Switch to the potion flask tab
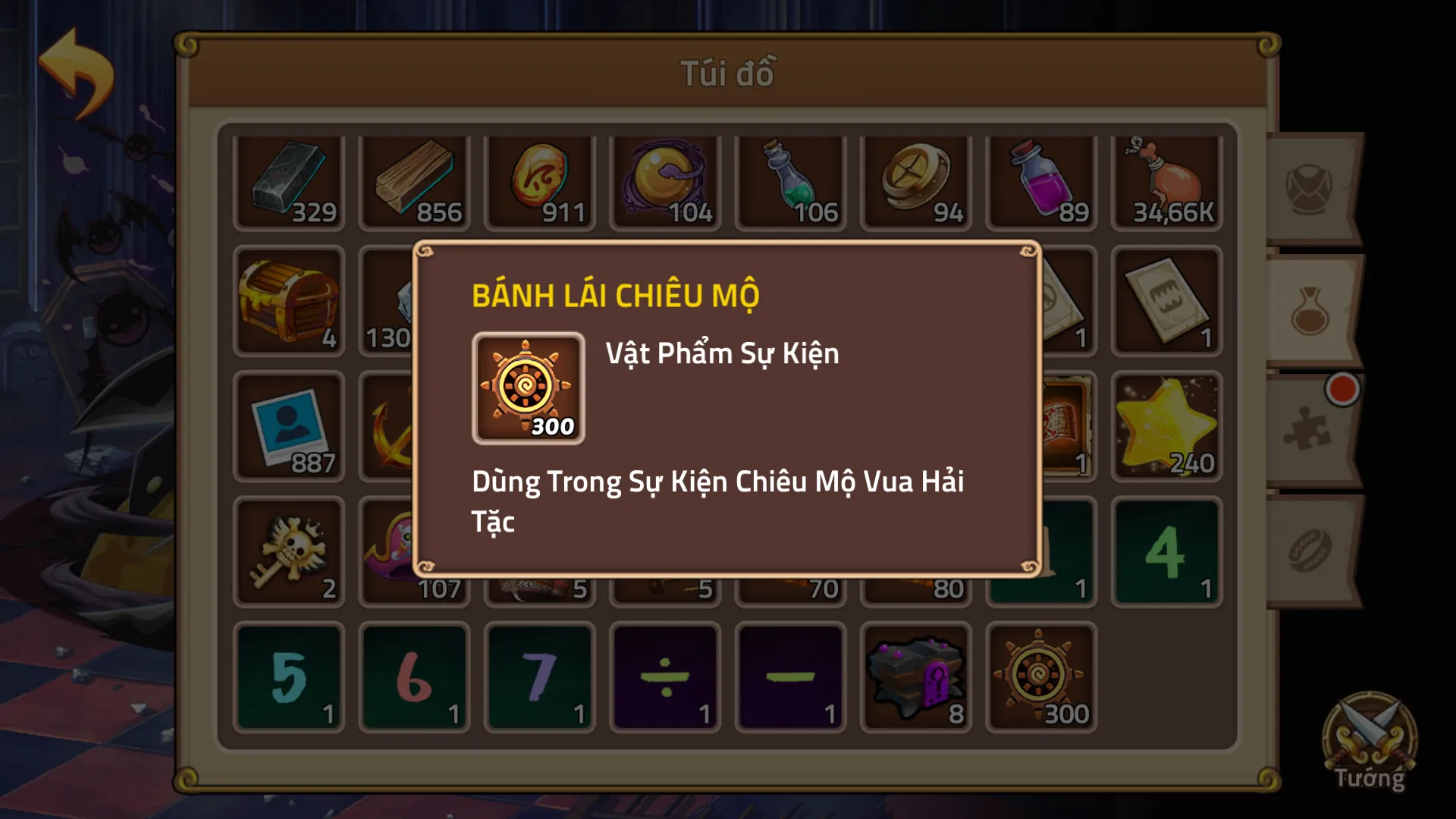Image resolution: width=1456 pixels, height=819 pixels. click(1311, 311)
